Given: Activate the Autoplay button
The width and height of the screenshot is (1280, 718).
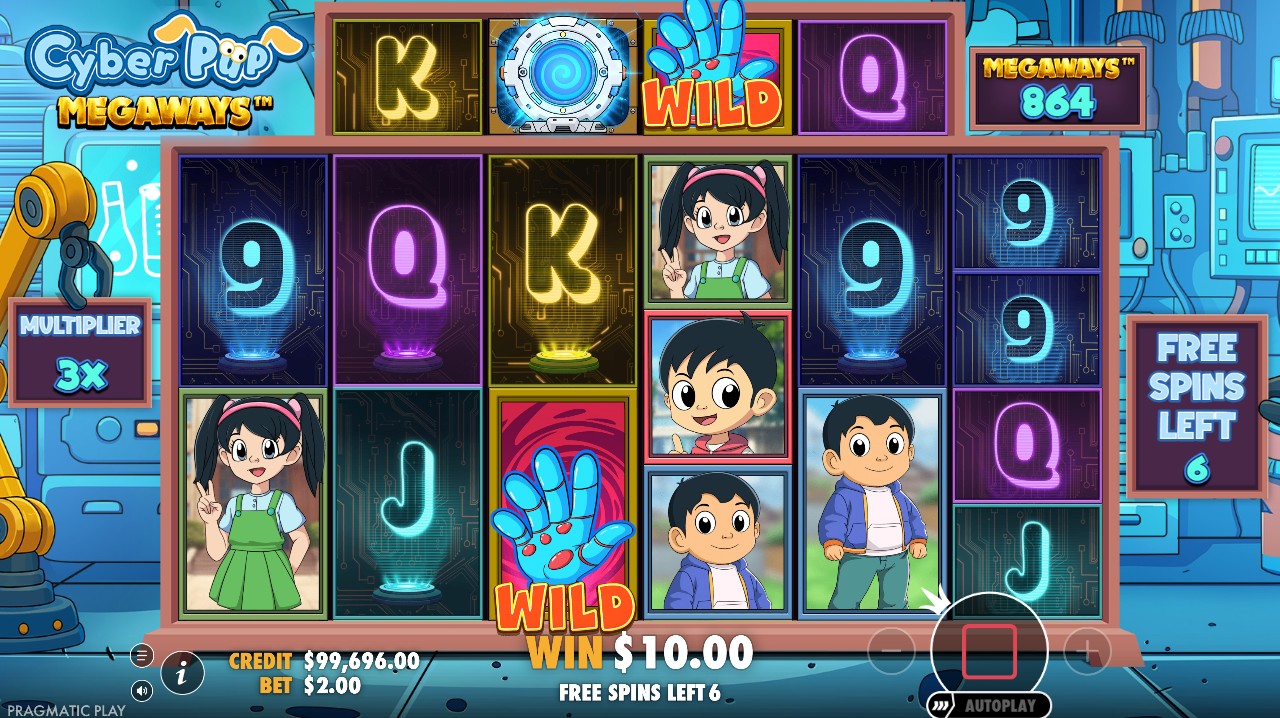Looking at the screenshot, I should pyautogui.click(x=989, y=705).
